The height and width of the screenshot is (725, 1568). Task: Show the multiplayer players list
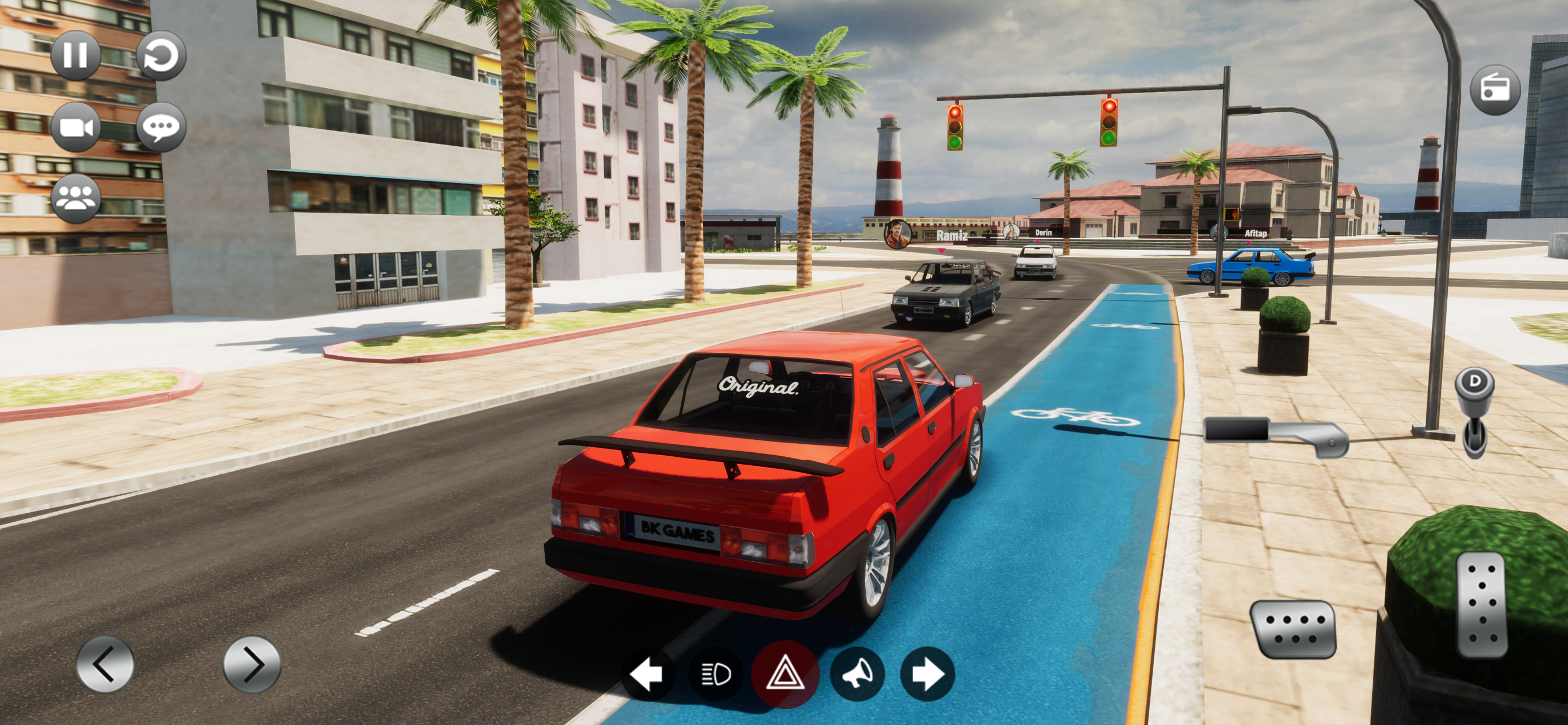[76, 198]
